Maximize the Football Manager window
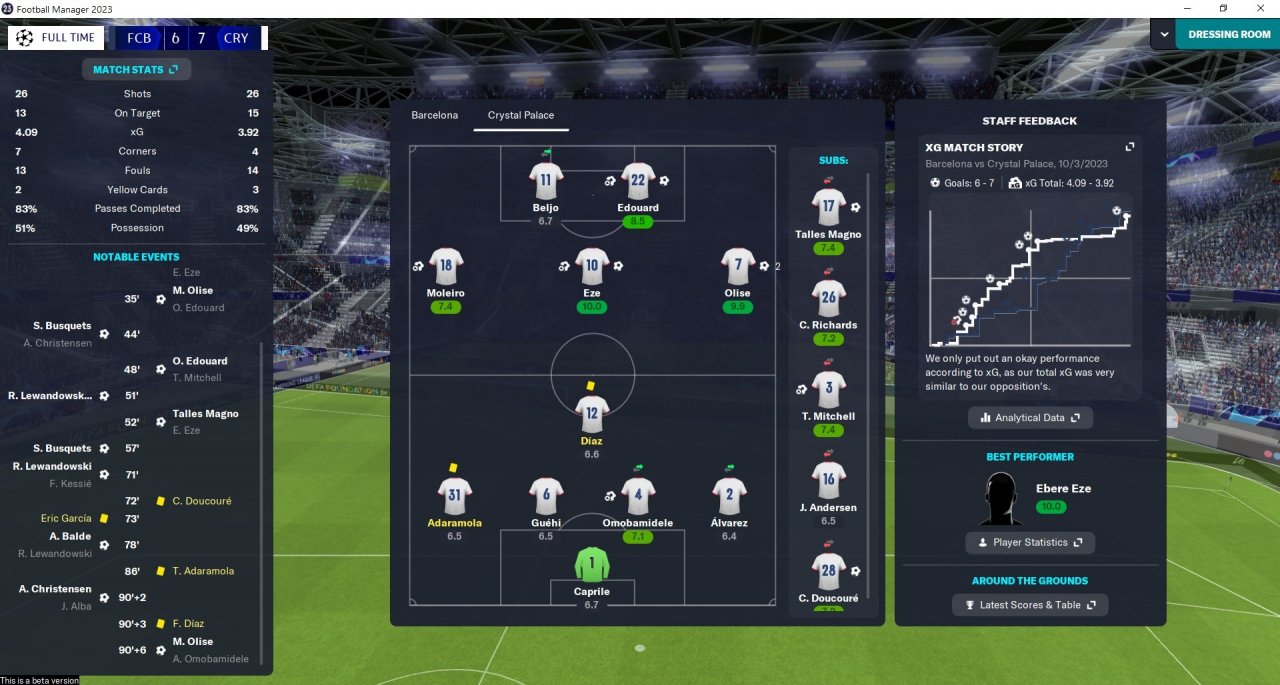This screenshot has height=685, width=1280. (x=1222, y=9)
